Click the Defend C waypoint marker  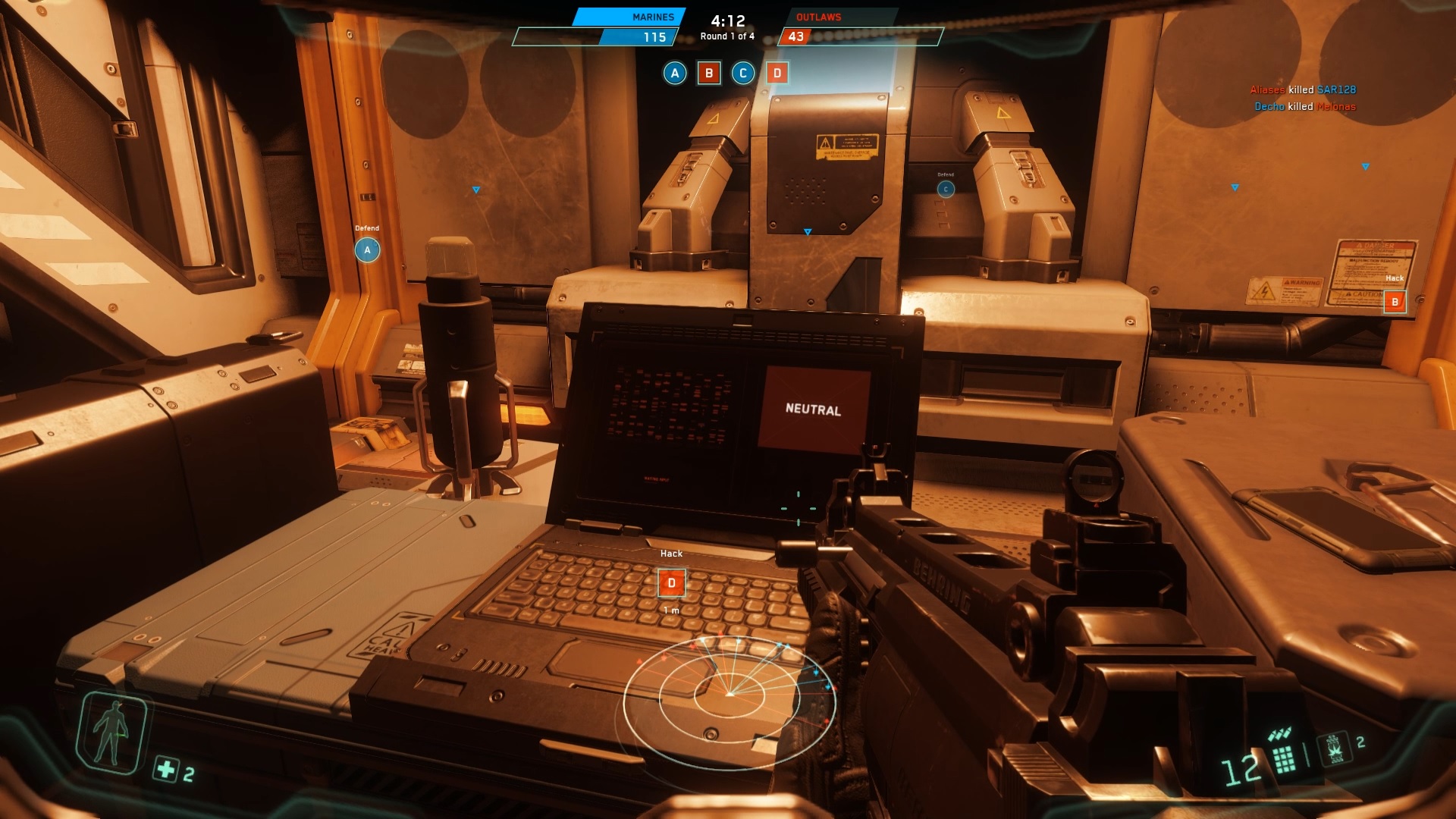[946, 189]
